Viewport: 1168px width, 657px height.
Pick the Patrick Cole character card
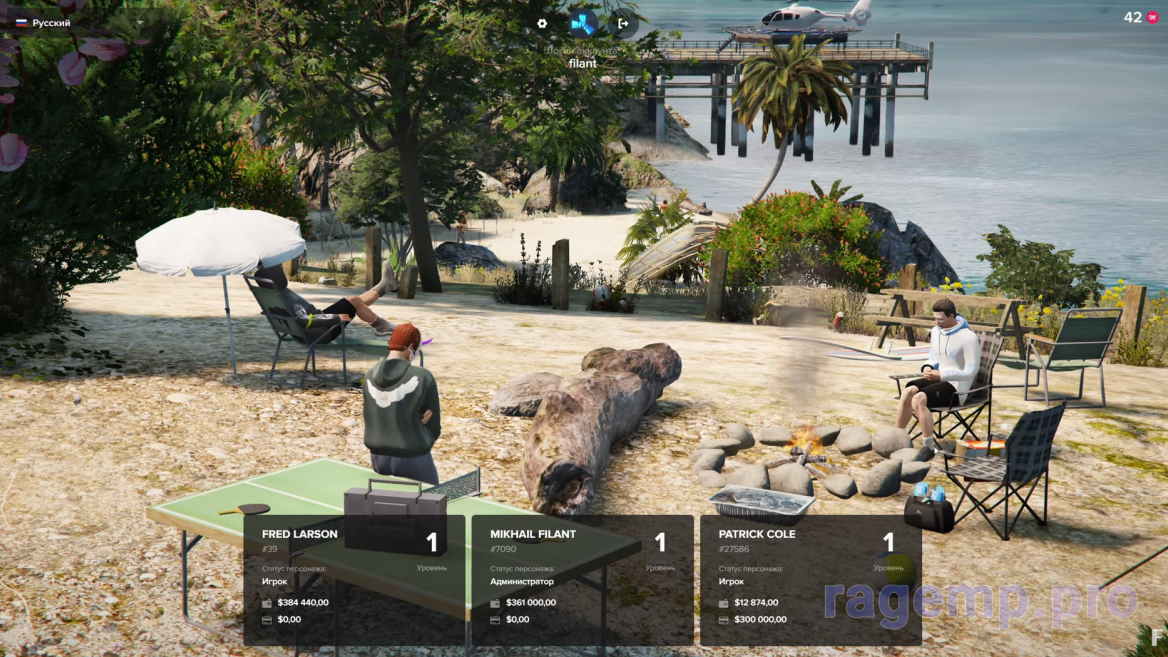point(810,579)
